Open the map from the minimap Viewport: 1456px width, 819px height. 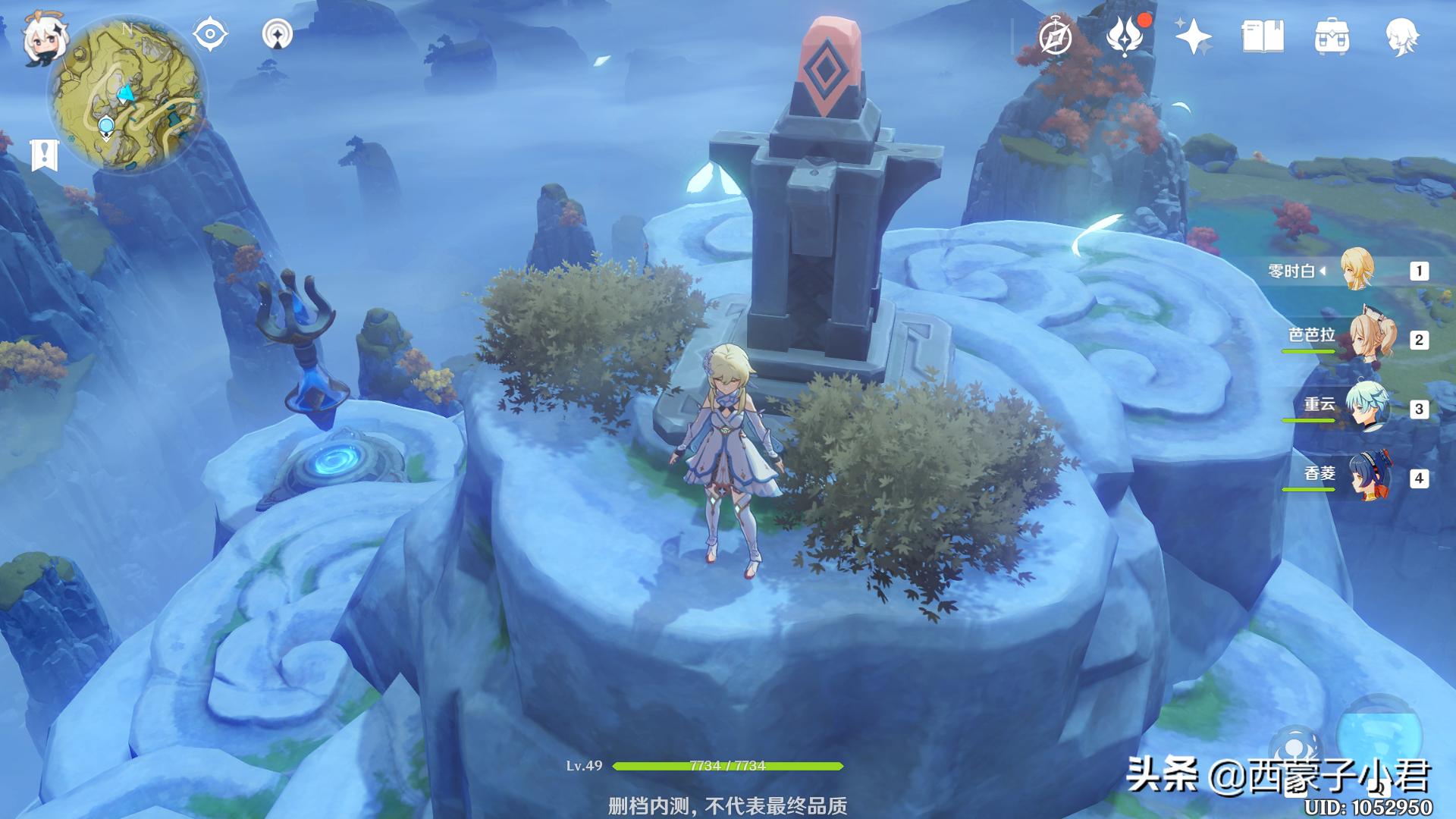pyautogui.click(x=127, y=96)
